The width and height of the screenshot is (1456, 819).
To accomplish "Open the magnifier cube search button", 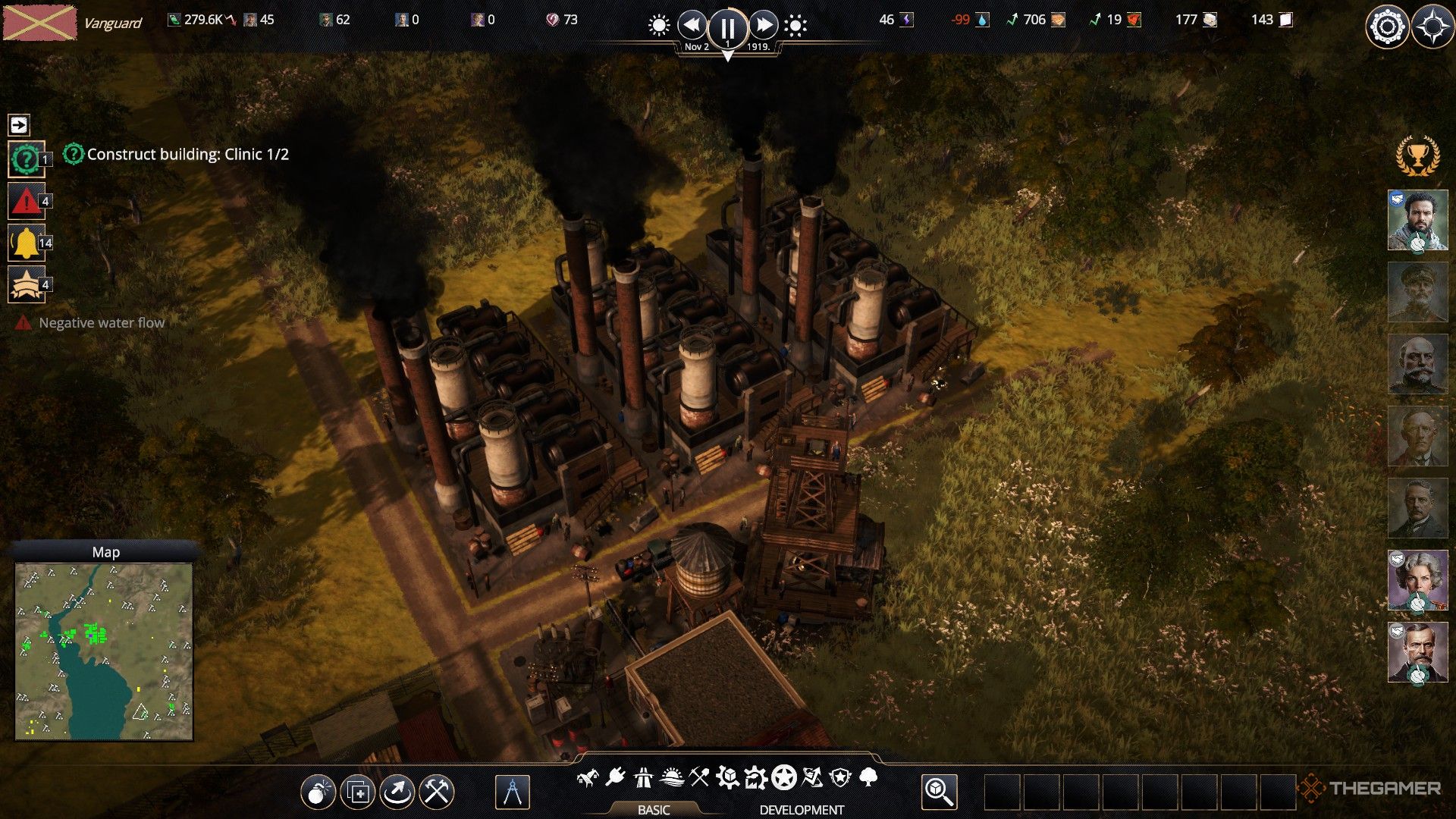I will click(x=939, y=792).
